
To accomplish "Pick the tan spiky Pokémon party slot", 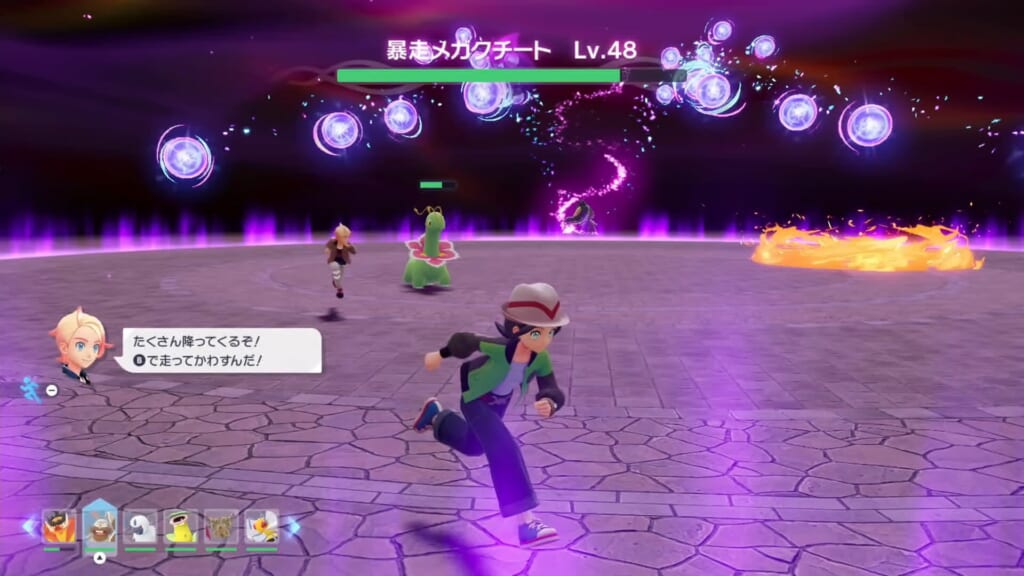I will [221, 526].
